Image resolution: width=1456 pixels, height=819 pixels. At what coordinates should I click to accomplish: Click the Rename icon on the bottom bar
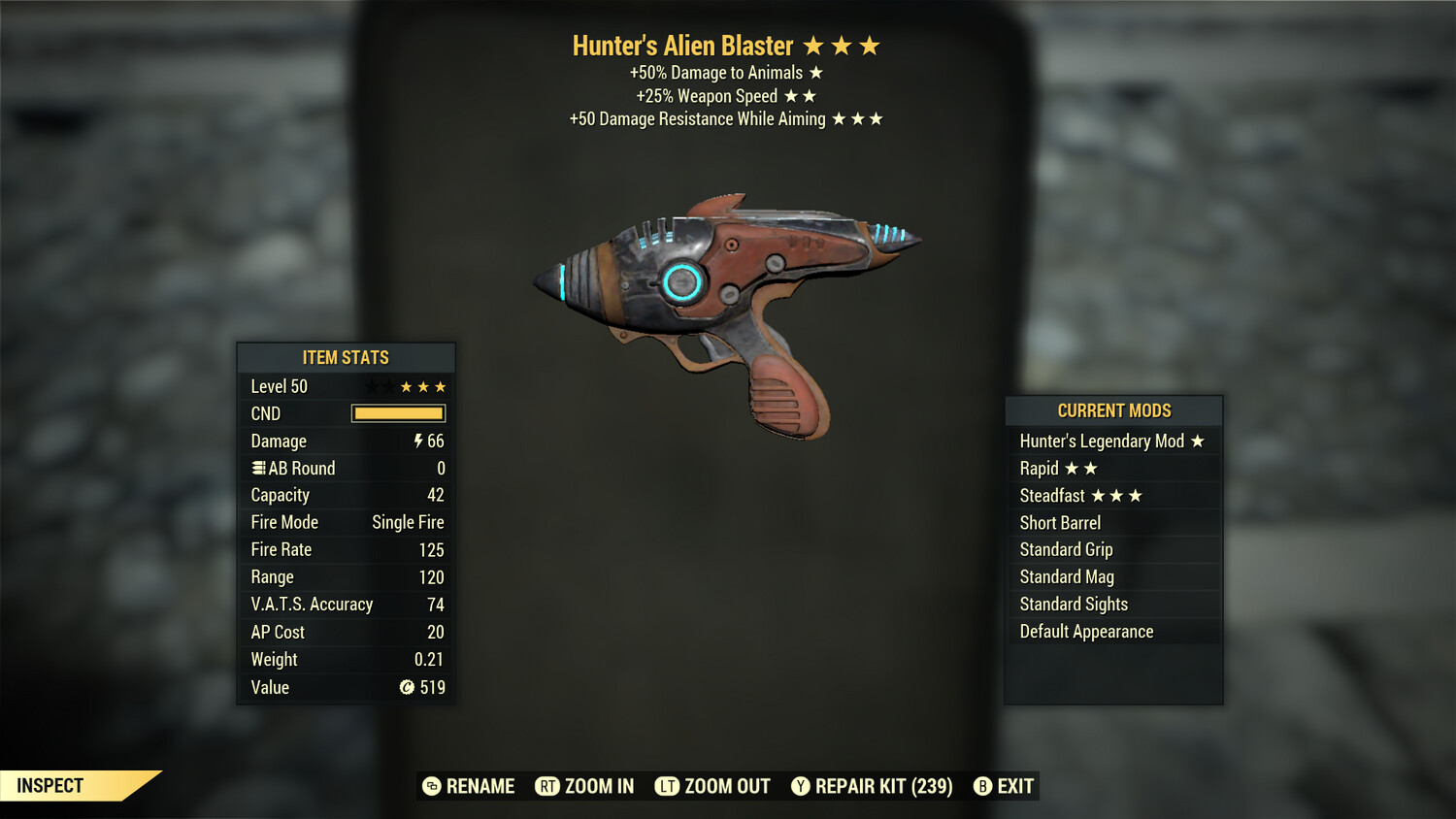coord(430,786)
